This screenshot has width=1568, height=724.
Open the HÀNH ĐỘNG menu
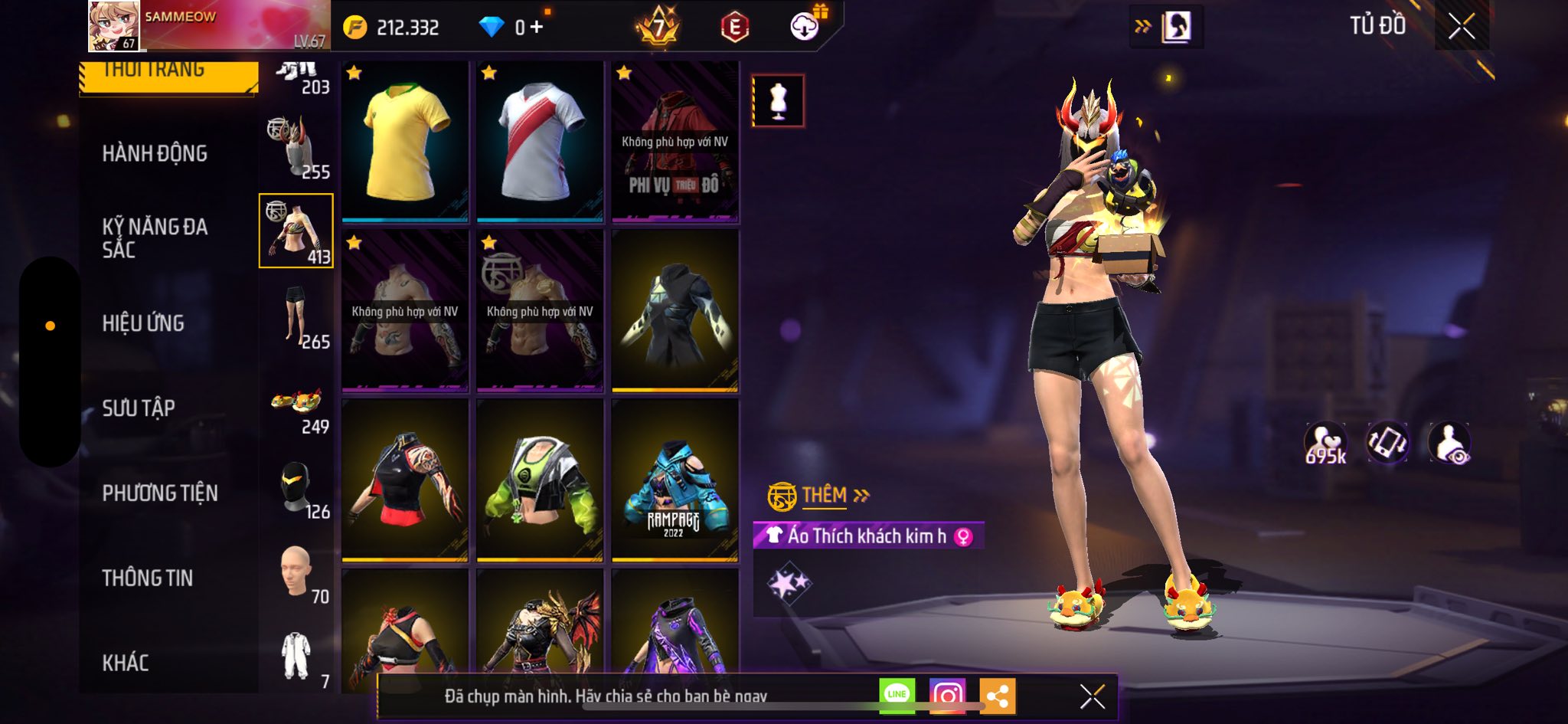point(155,154)
